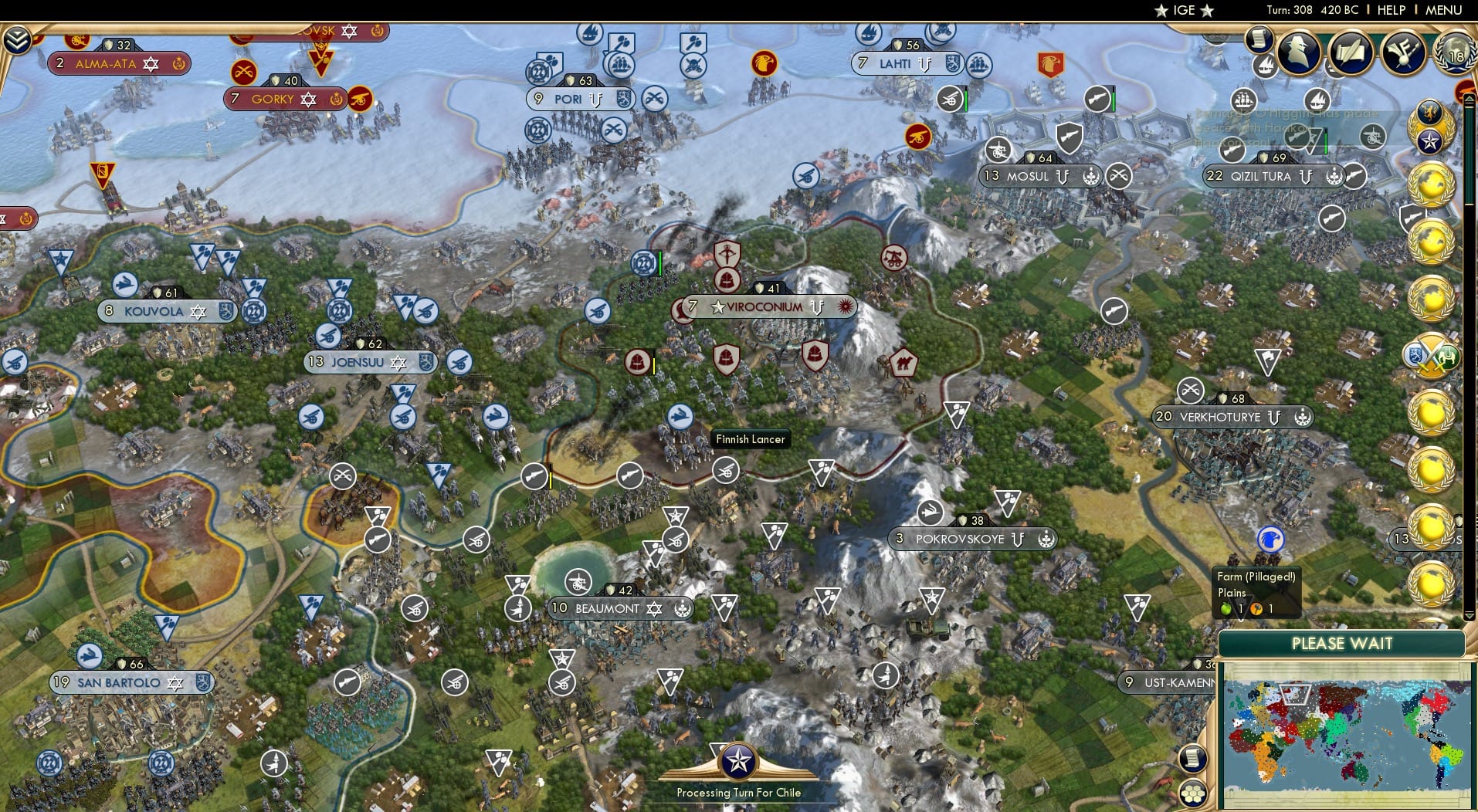Image resolution: width=1478 pixels, height=812 pixels.
Task: Open the Espionage overview
Action: [x=1297, y=52]
